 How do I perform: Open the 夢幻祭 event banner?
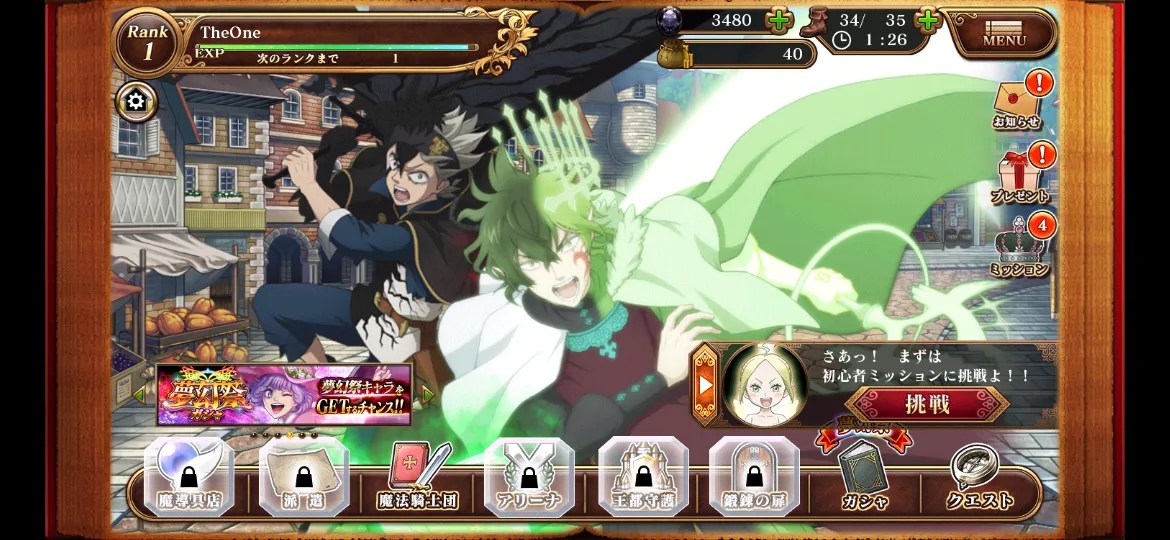point(284,394)
